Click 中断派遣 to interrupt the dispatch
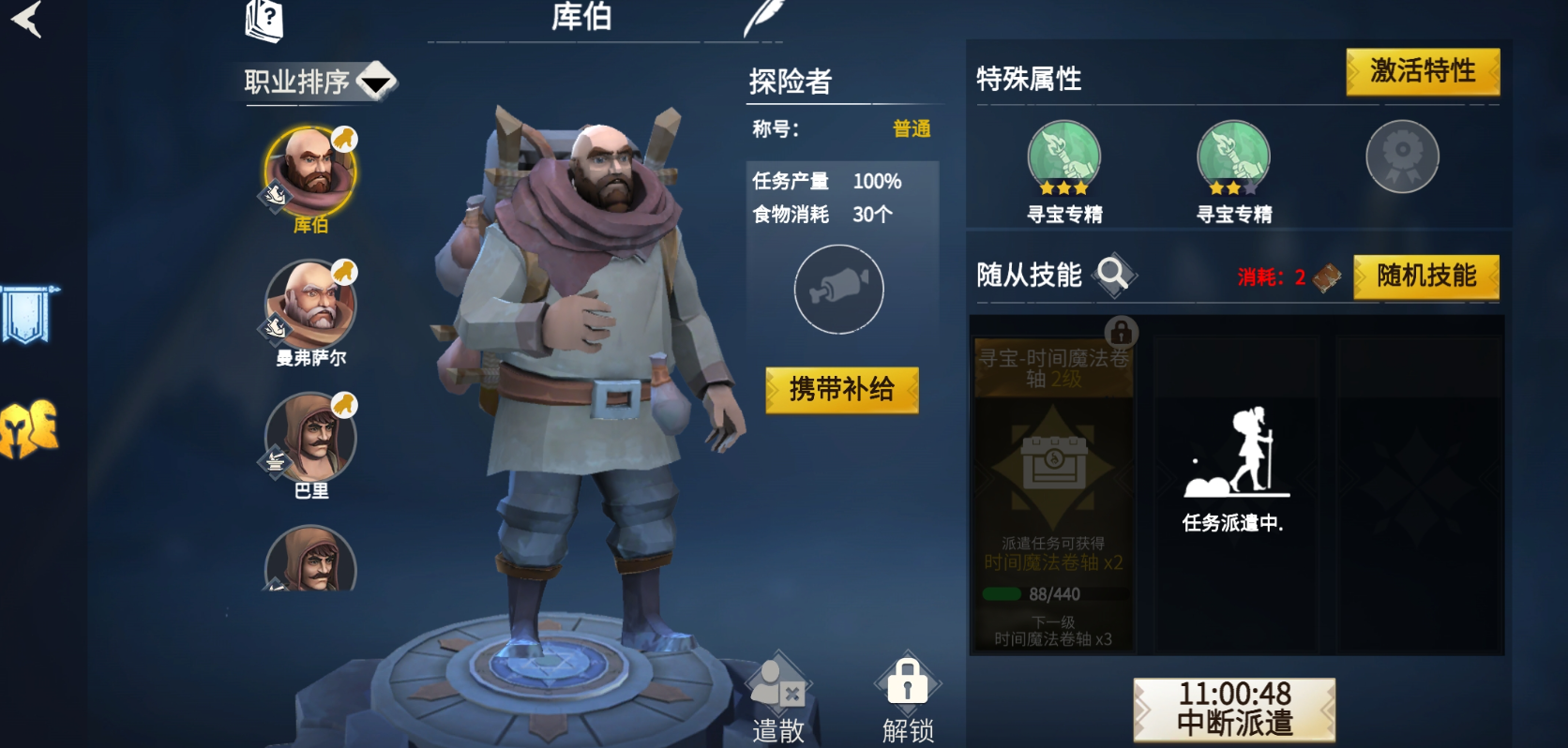The width and height of the screenshot is (1568, 748). pyautogui.click(x=1236, y=708)
